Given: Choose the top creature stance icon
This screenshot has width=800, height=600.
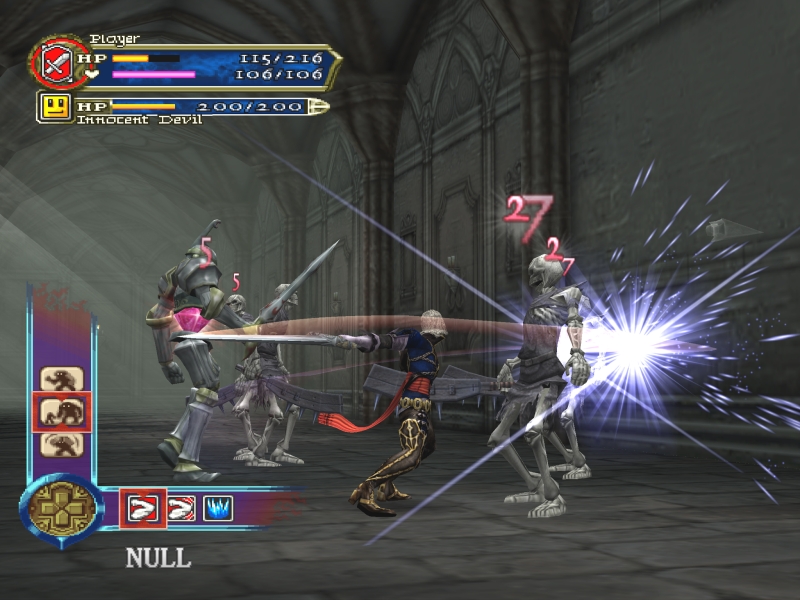Looking at the screenshot, I should [61, 379].
